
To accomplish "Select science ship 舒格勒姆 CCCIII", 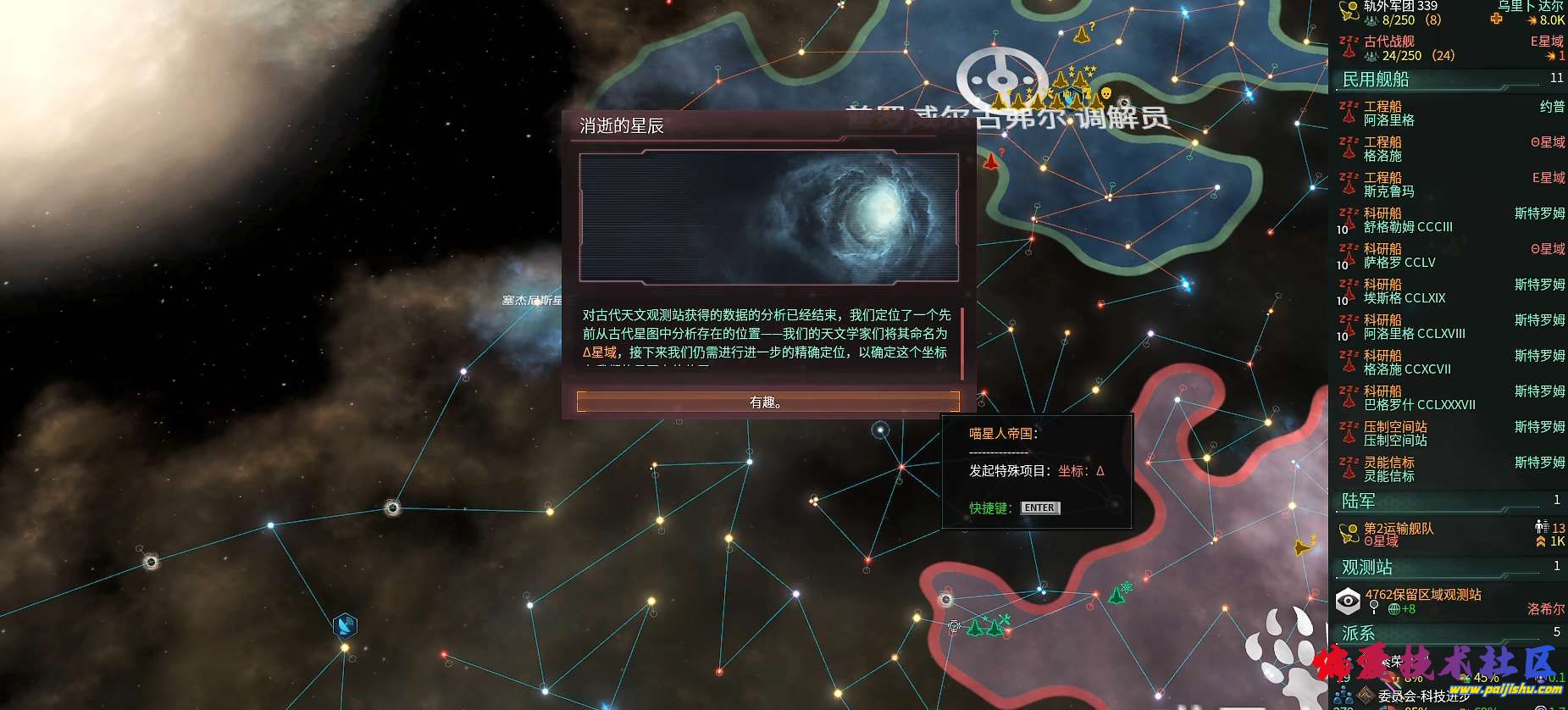I will tap(1449, 220).
